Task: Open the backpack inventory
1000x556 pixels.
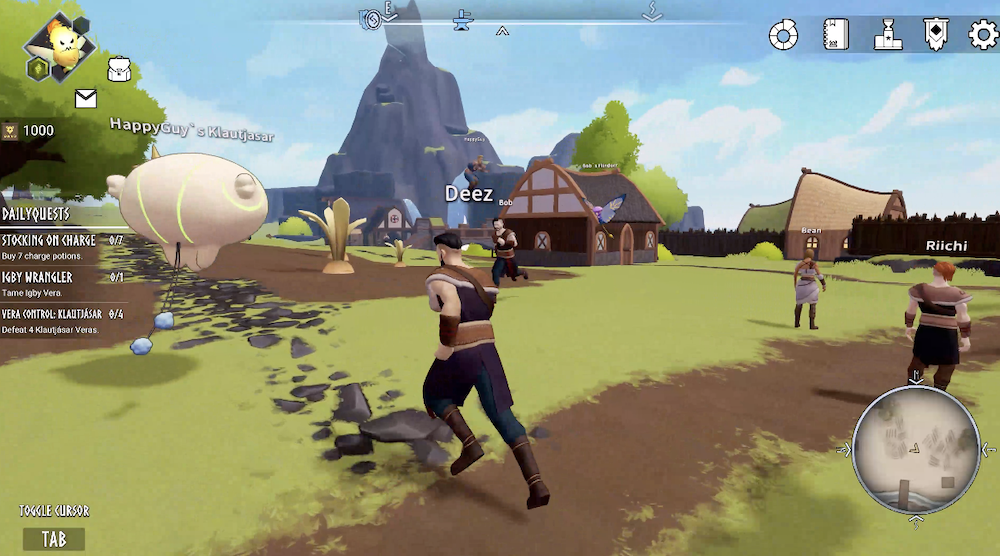Action: click(121, 69)
